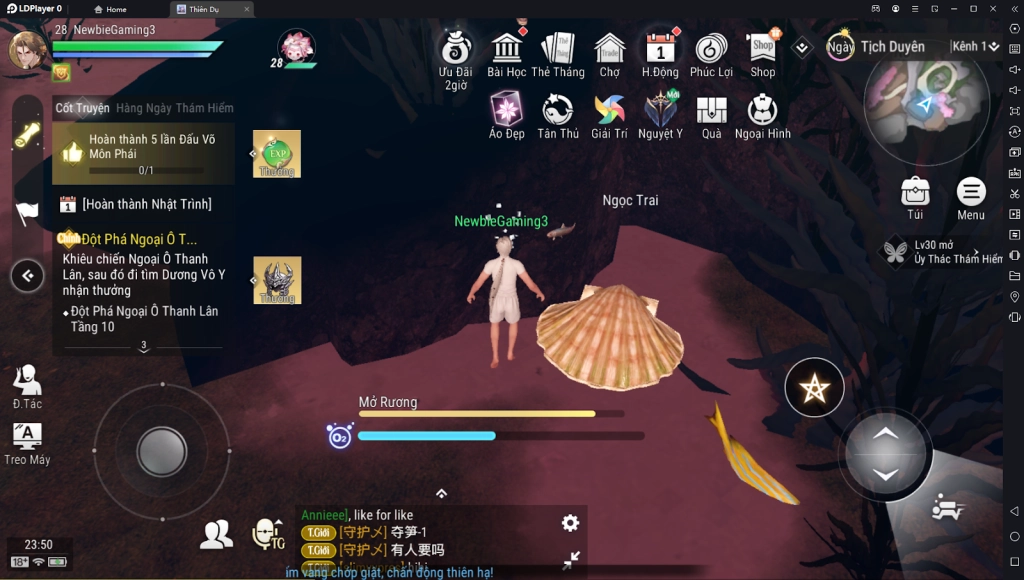Open chat settings gear

(570, 523)
